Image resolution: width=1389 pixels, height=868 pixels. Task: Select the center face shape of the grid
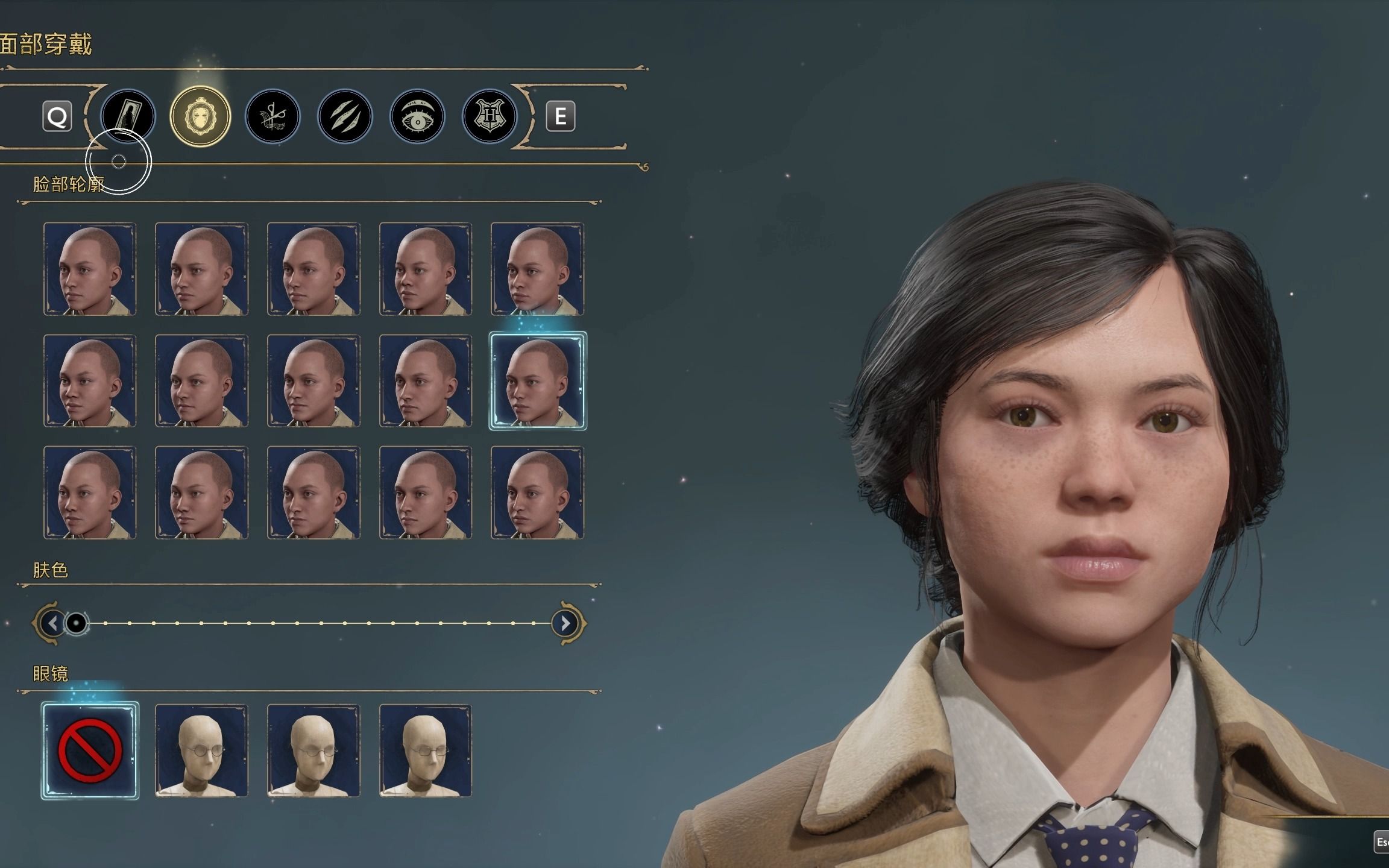pyautogui.click(x=313, y=381)
